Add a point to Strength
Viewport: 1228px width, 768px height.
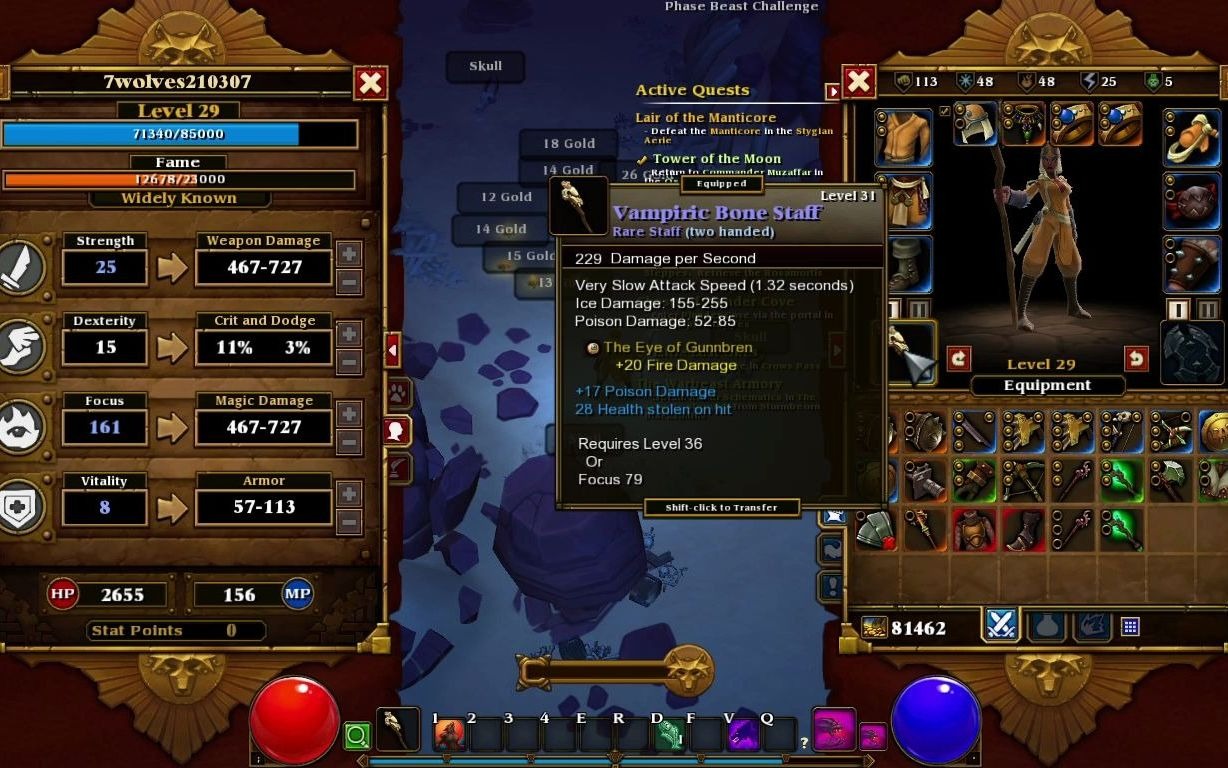click(x=350, y=254)
